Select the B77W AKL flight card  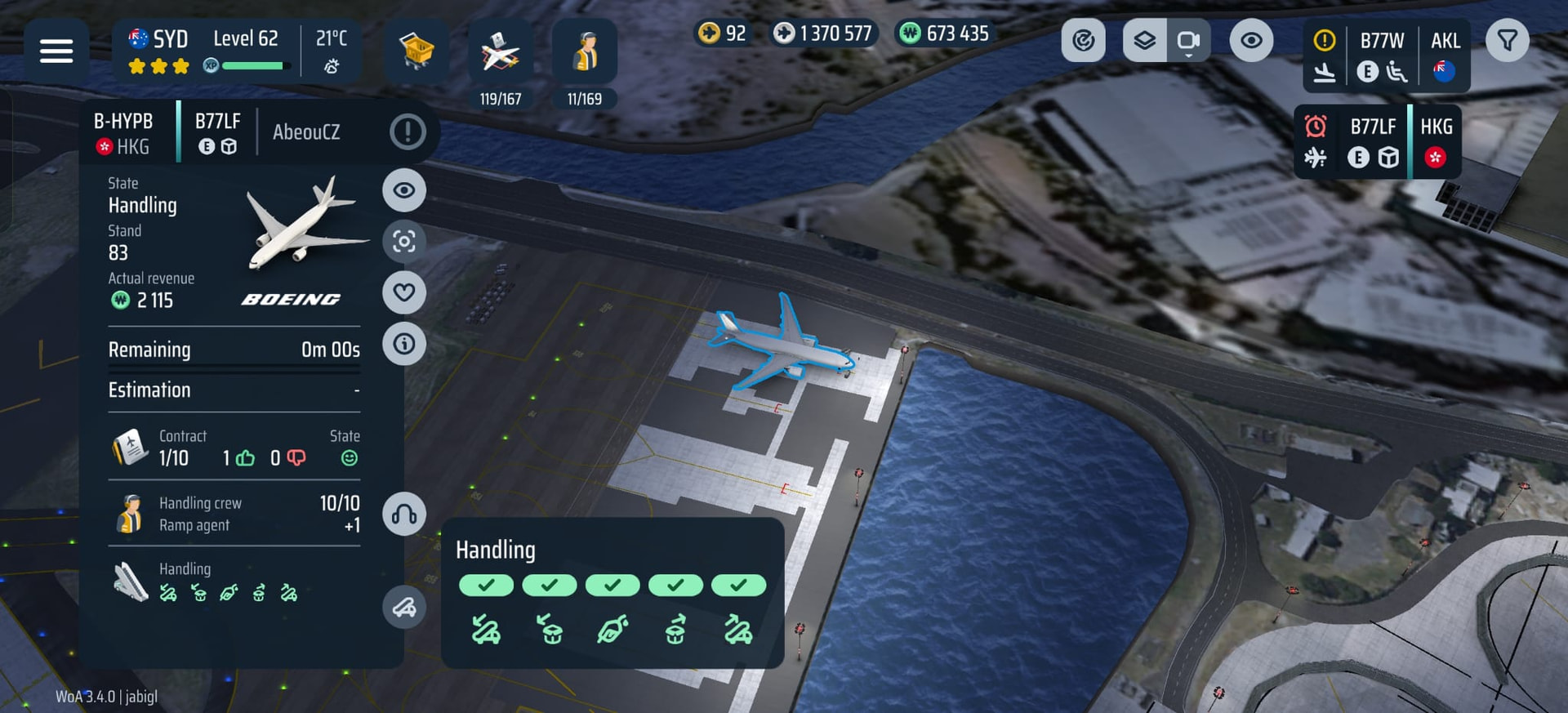click(x=1385, y=56)
